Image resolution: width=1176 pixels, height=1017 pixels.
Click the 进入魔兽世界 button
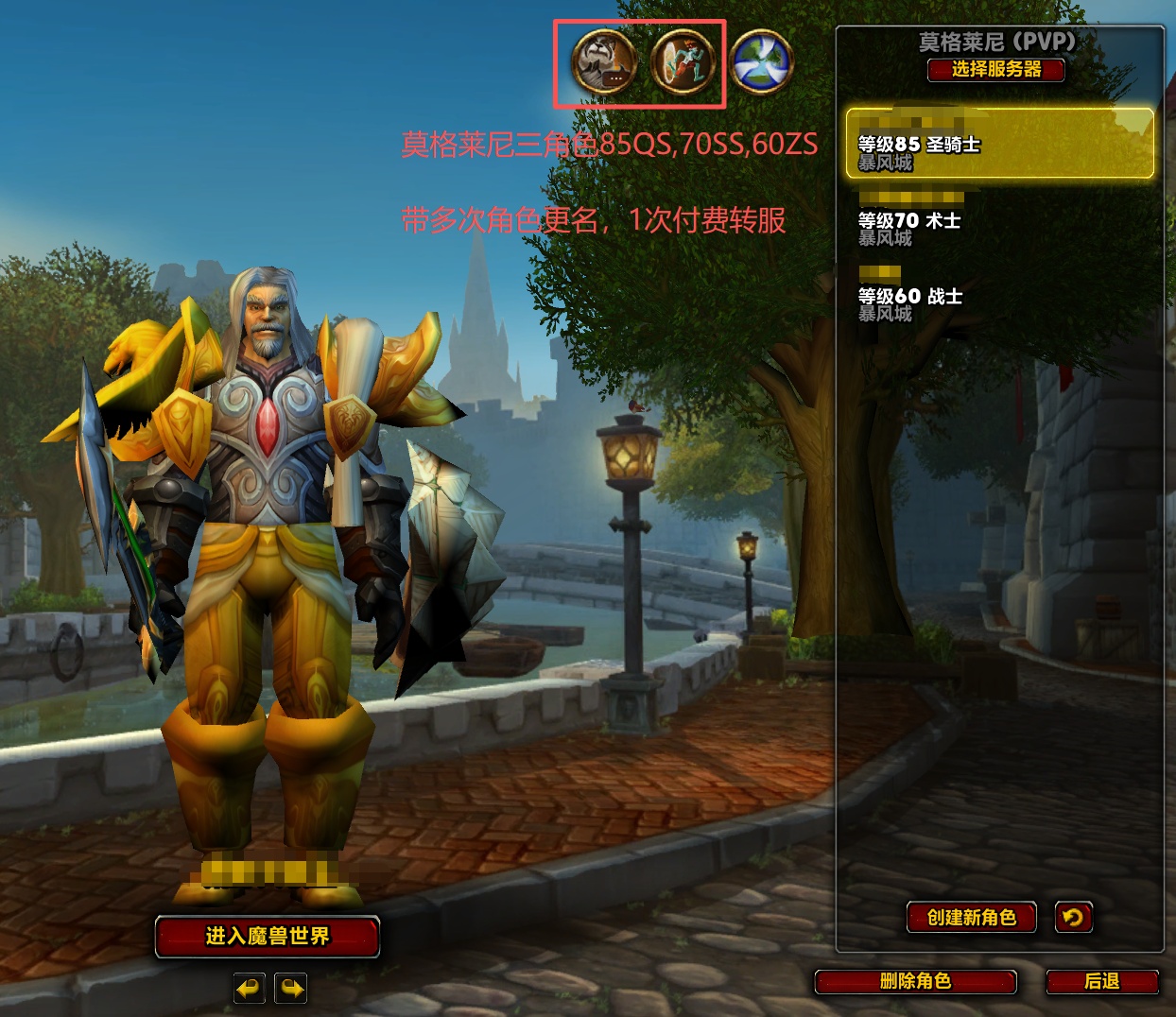coord(268,936)
